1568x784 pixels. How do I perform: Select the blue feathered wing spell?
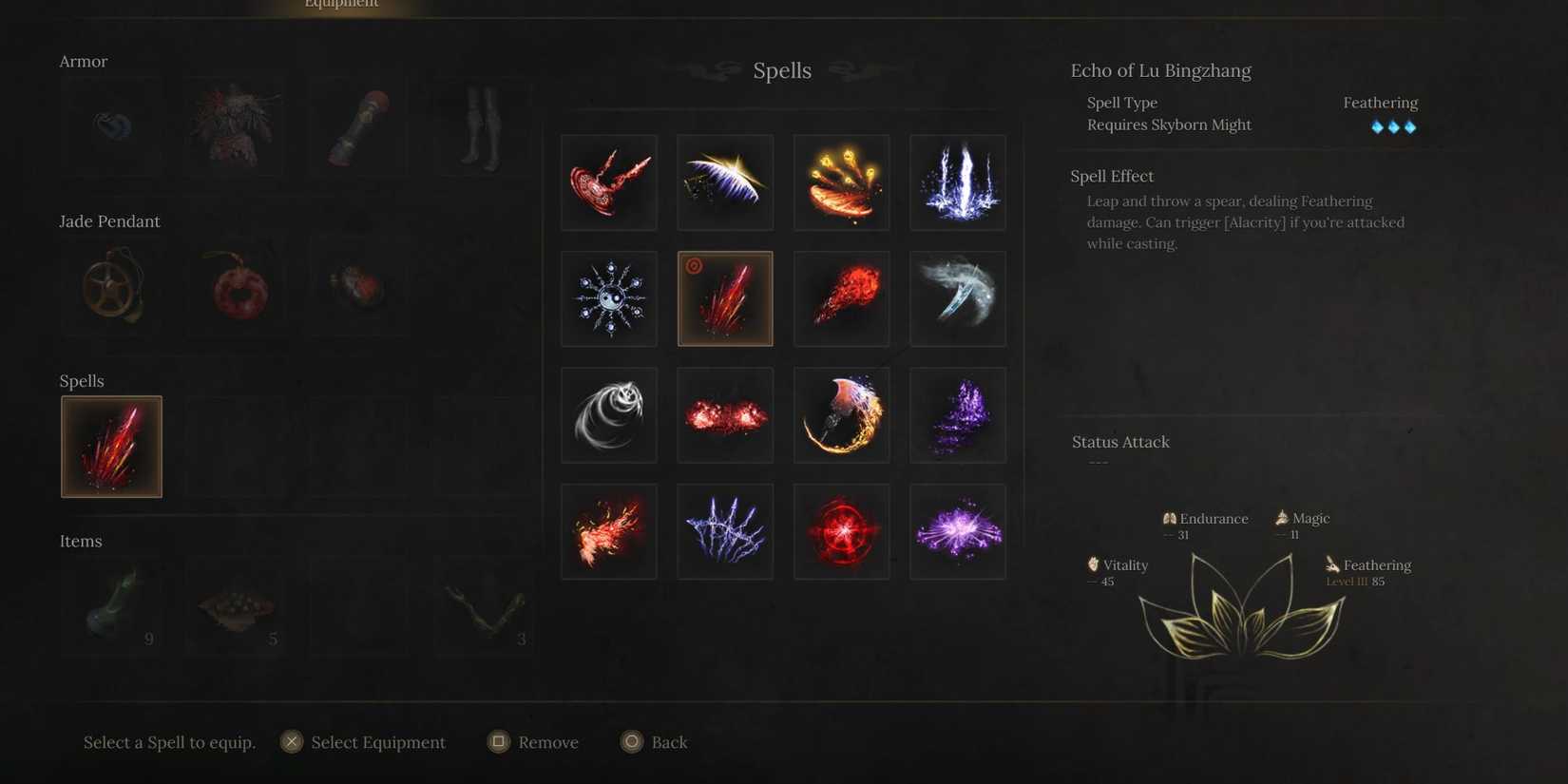point(725,182)
